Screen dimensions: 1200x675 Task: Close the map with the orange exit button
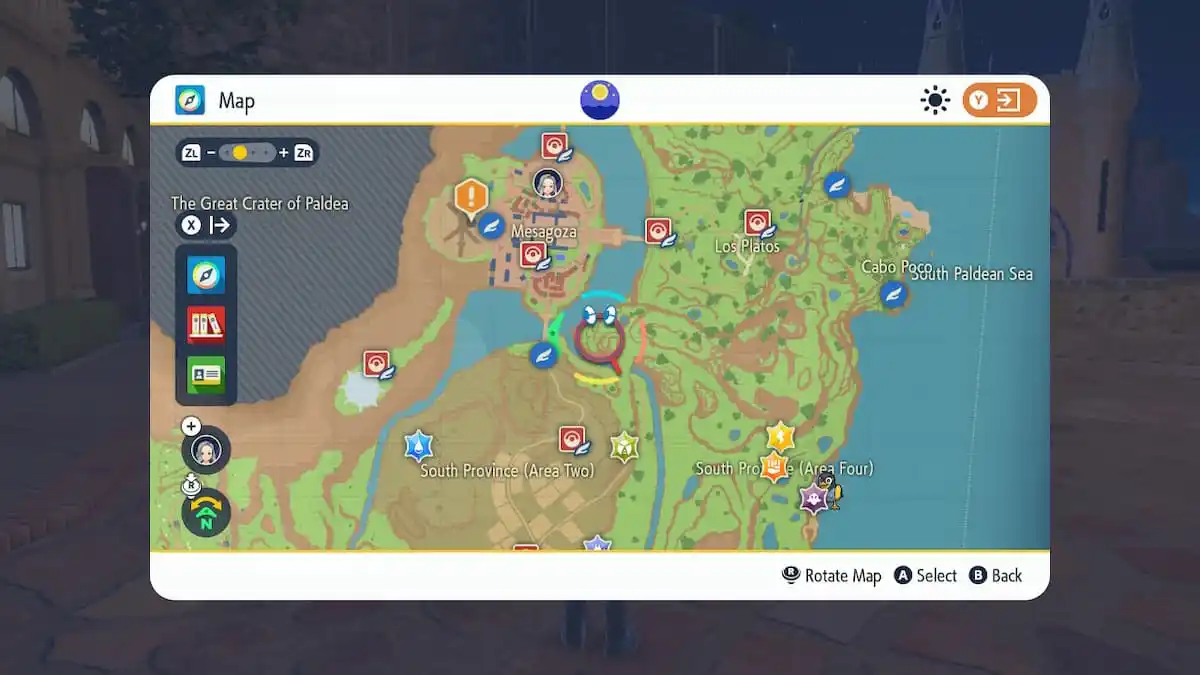click(999, 100)
